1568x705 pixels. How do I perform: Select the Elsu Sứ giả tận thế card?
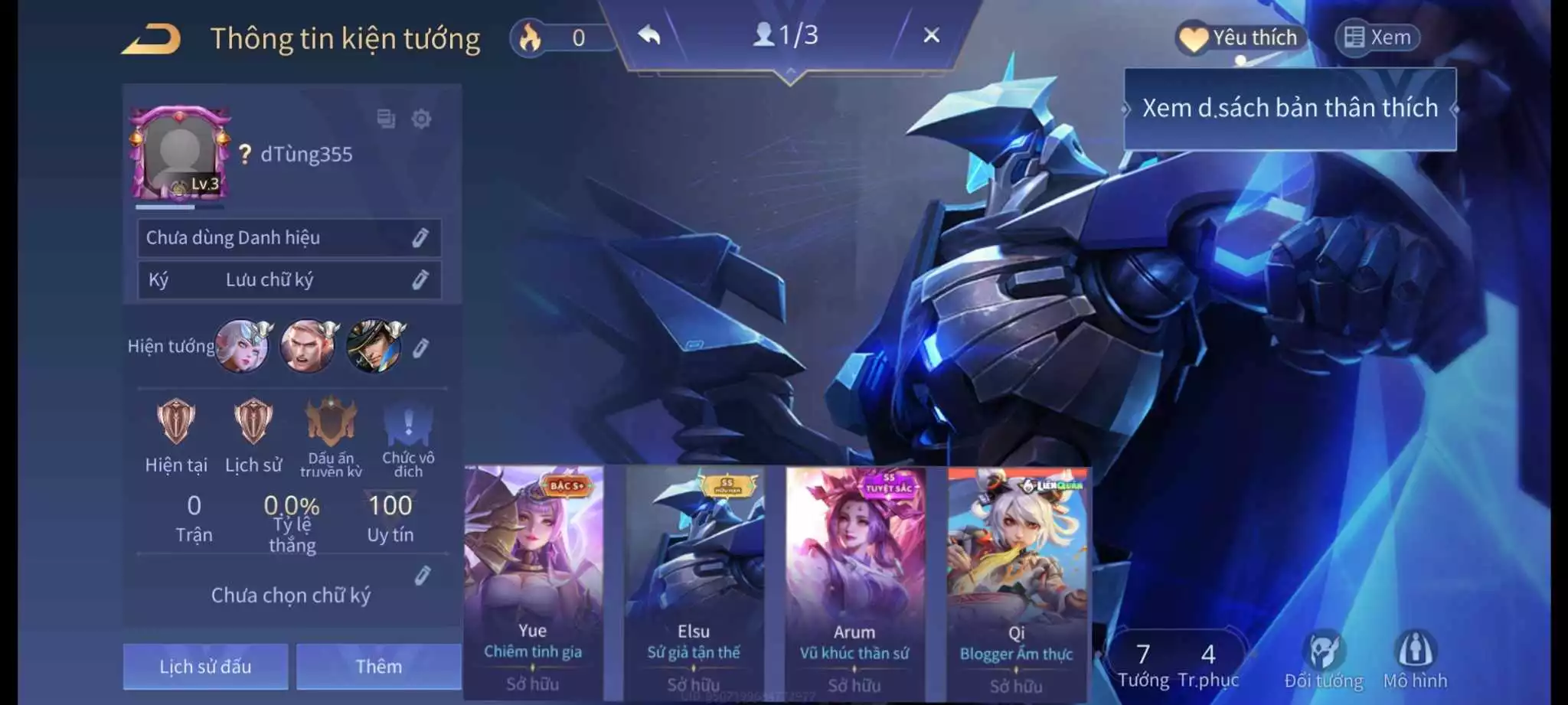[x=694, y=582]
